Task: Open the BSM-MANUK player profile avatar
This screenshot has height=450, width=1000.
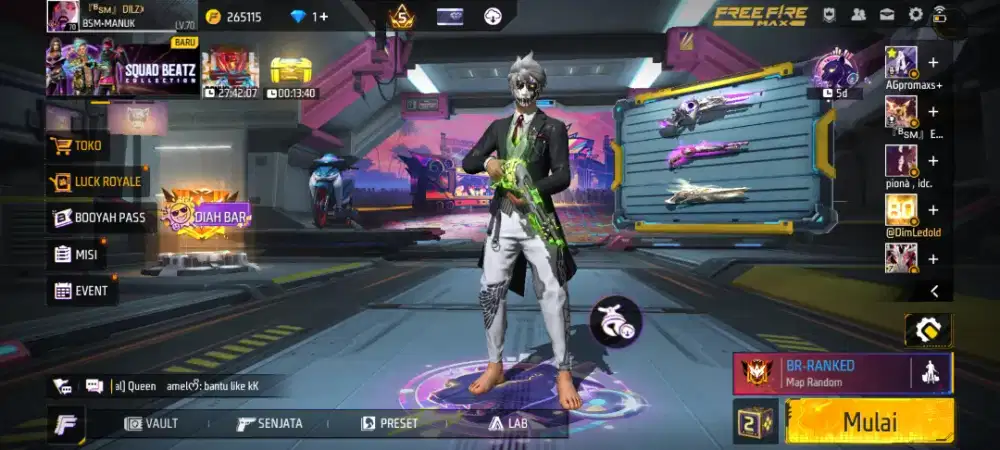Action: tap(62, 17)
